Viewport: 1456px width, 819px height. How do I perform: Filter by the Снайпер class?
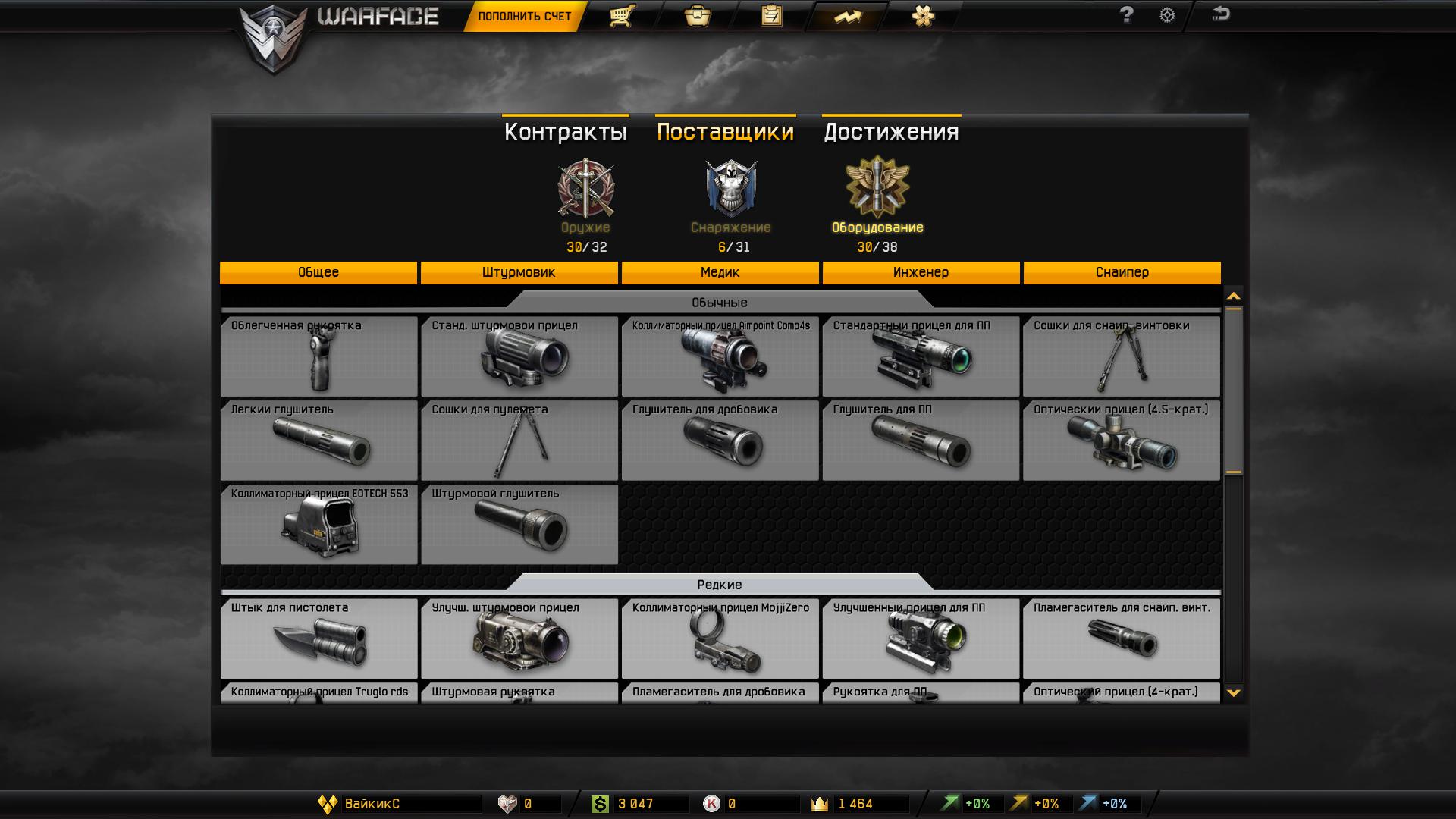[1122, 272]
